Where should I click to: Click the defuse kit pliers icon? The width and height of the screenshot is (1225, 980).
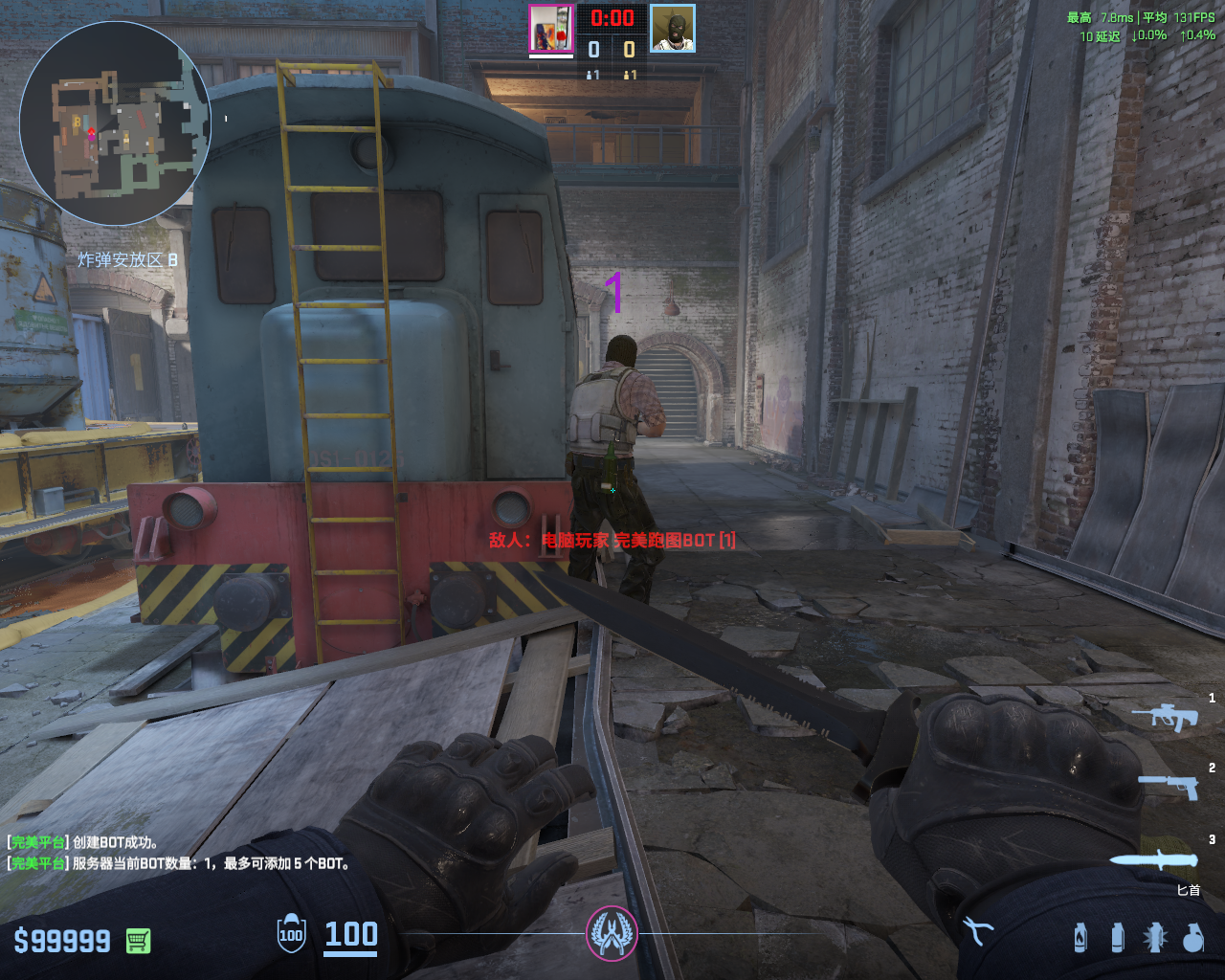click(978, 930)
